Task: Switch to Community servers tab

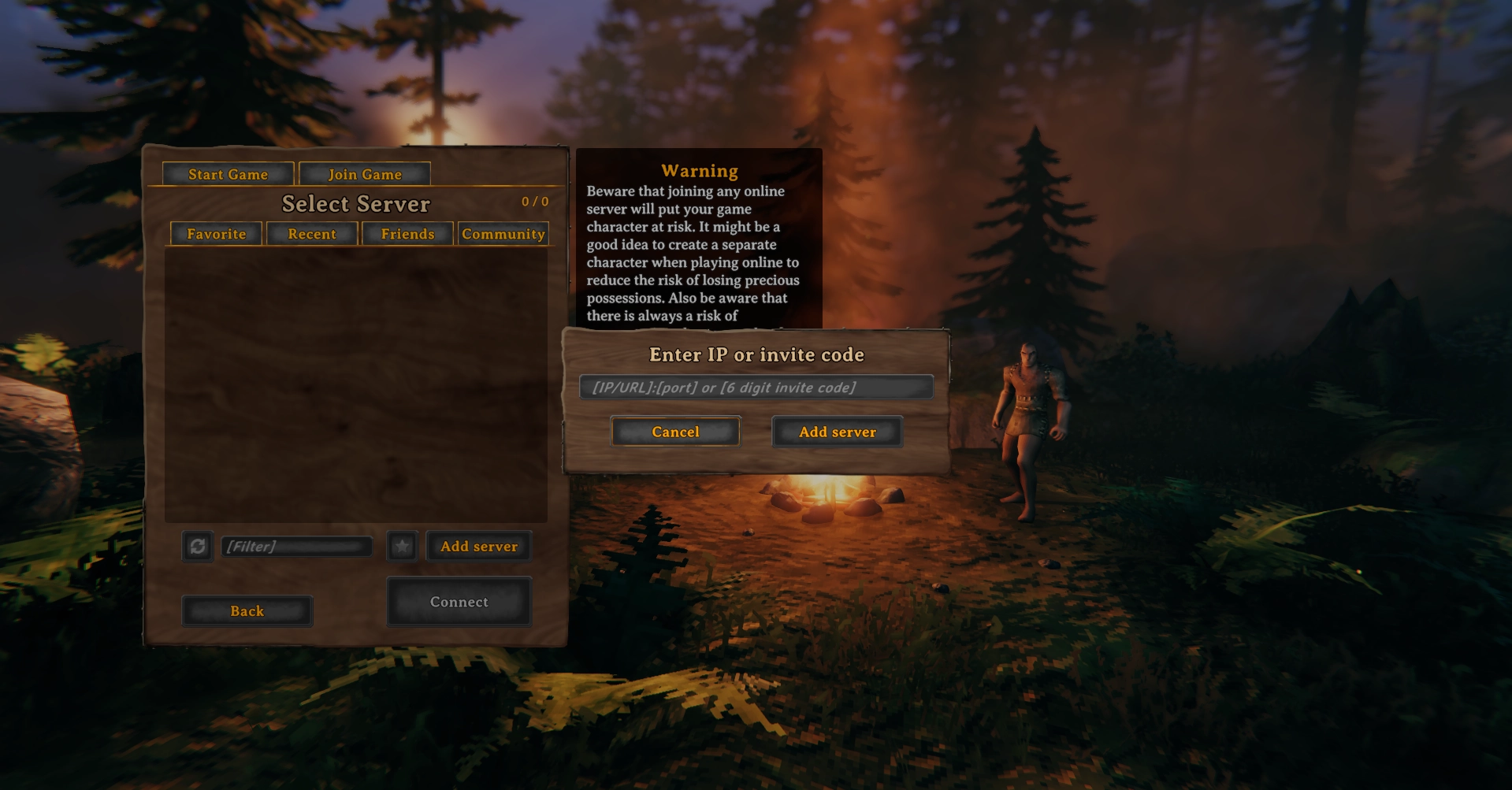Action: (x=503, y=234)
